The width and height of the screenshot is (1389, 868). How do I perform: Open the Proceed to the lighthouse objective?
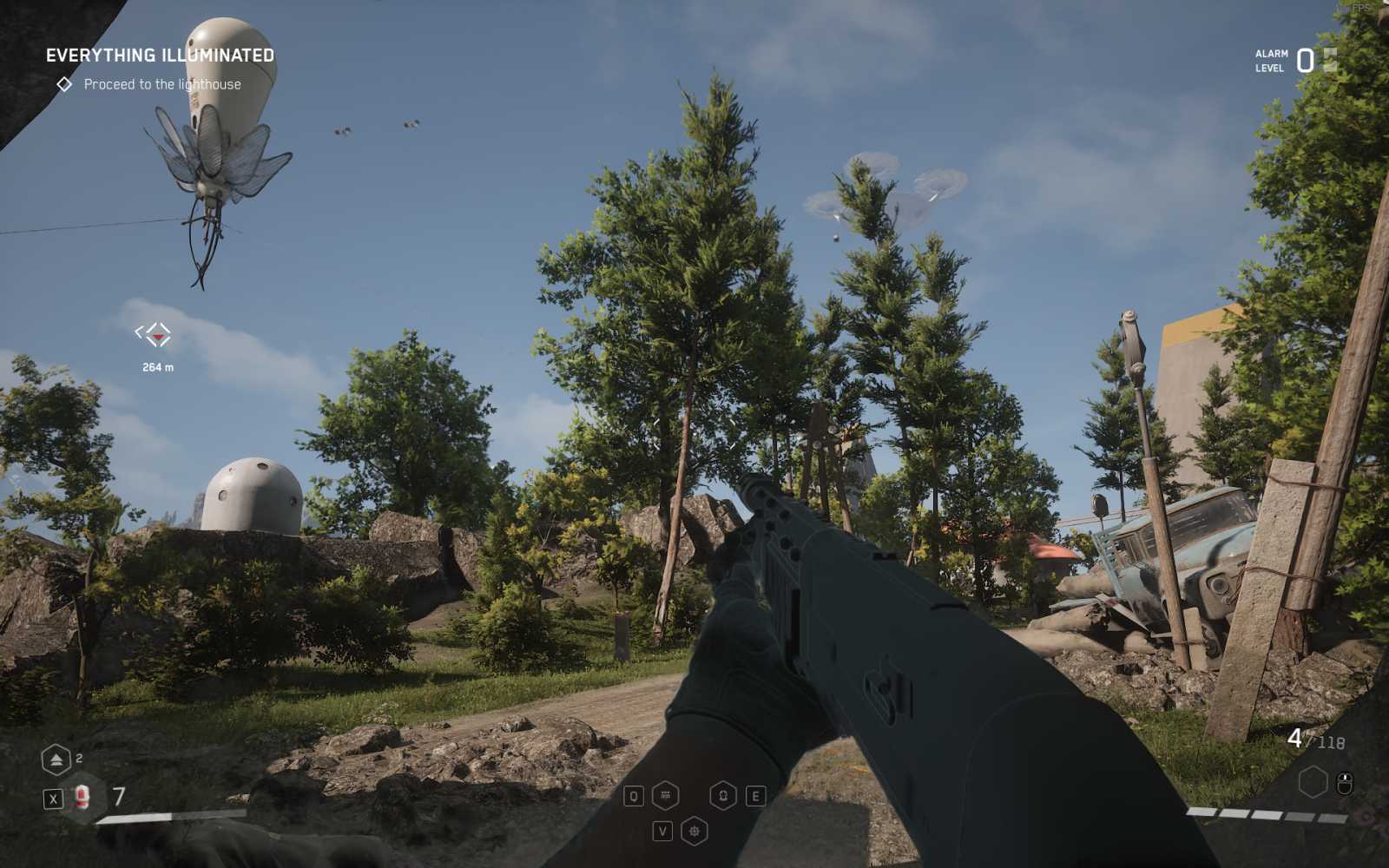click(163, 84)
